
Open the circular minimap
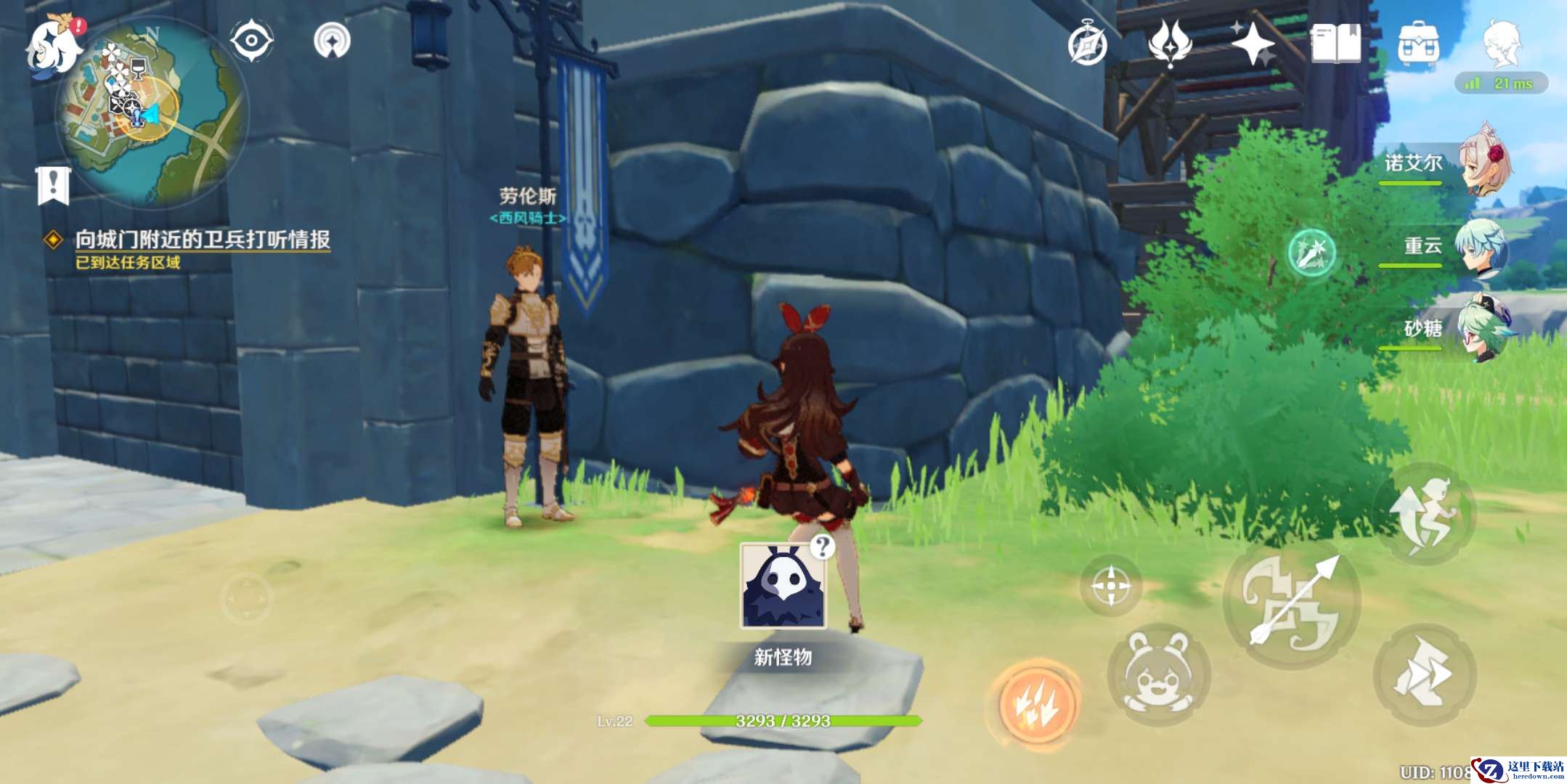151,110
